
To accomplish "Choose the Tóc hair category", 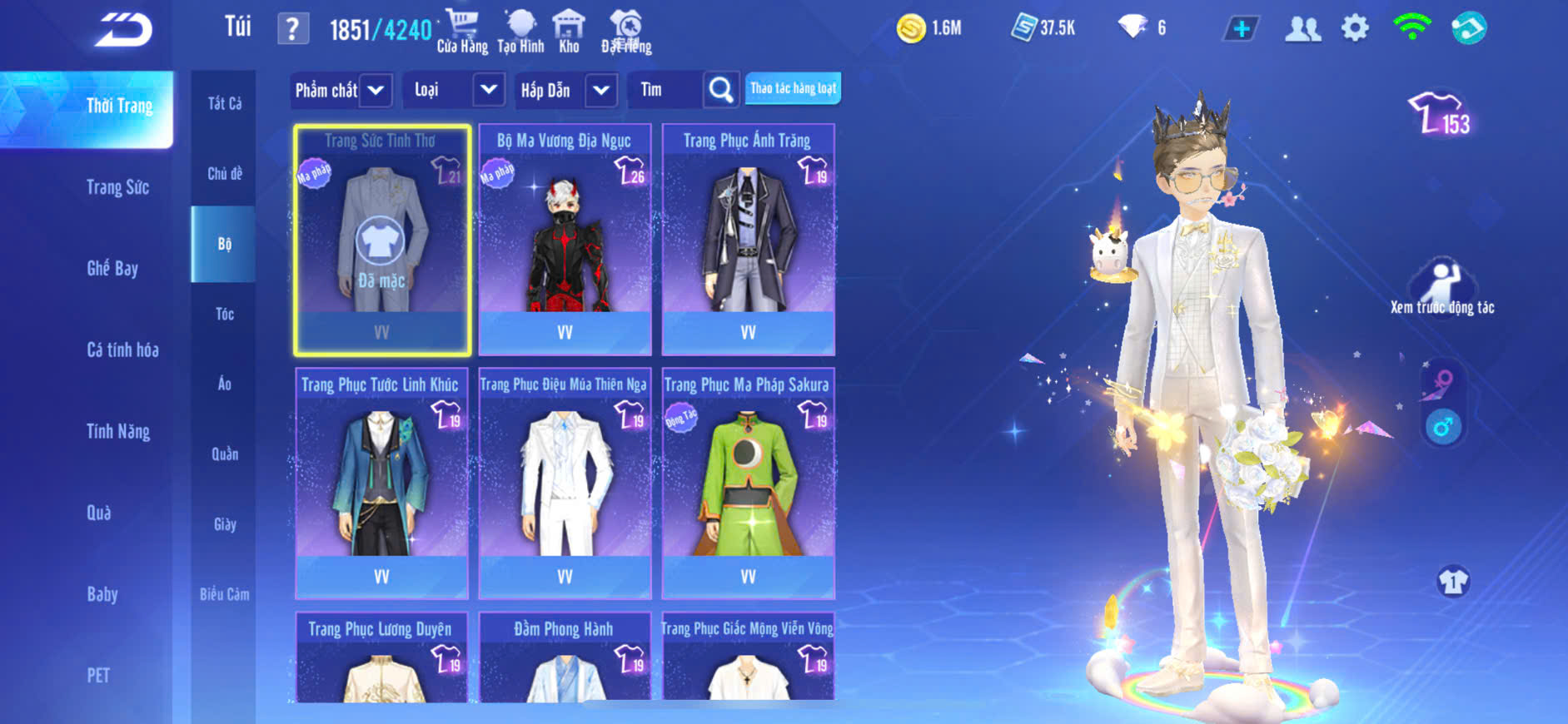I will coord(224,314).
